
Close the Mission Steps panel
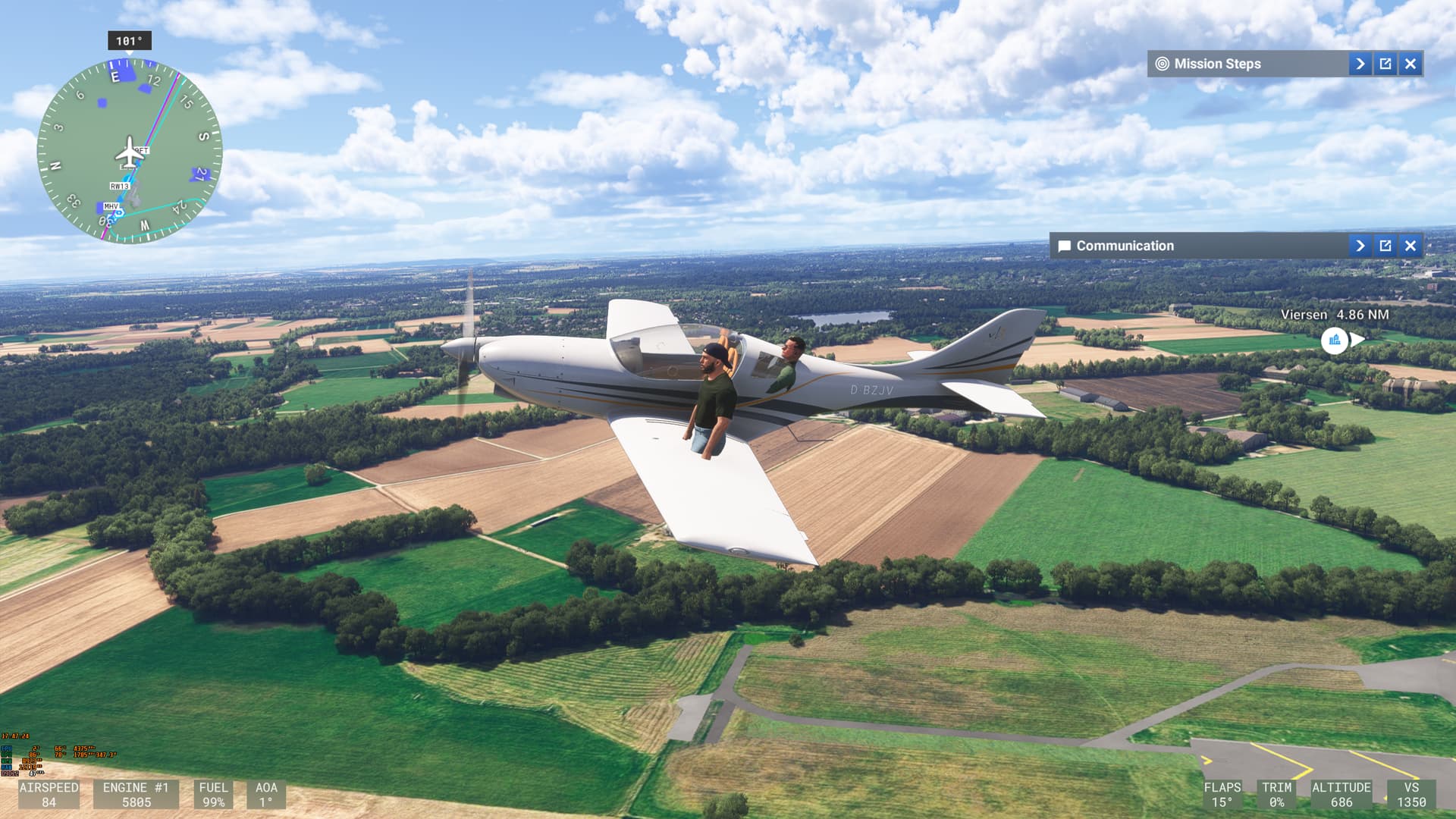tap(1410, 64)
